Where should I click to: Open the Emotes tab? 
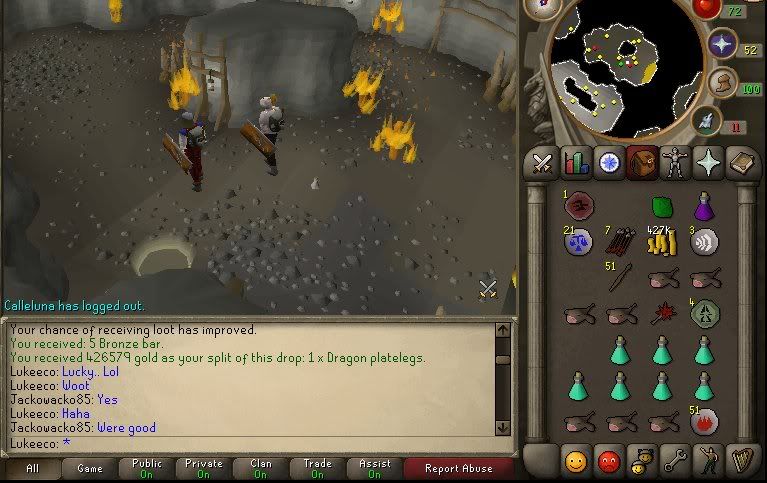click(707, 461)
